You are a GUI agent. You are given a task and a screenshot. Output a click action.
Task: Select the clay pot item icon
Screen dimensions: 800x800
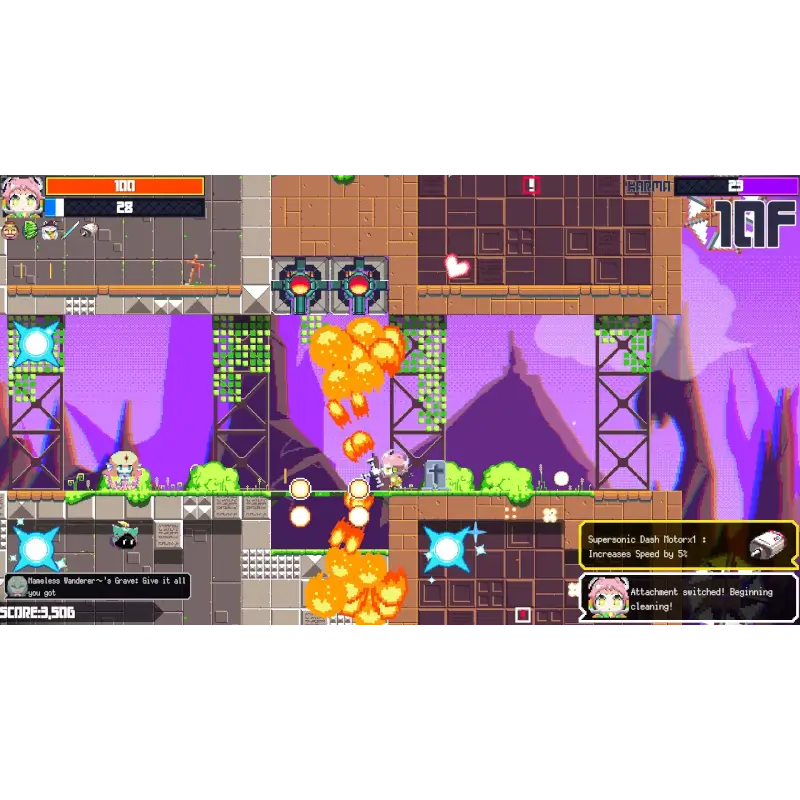tap(11, 231)
